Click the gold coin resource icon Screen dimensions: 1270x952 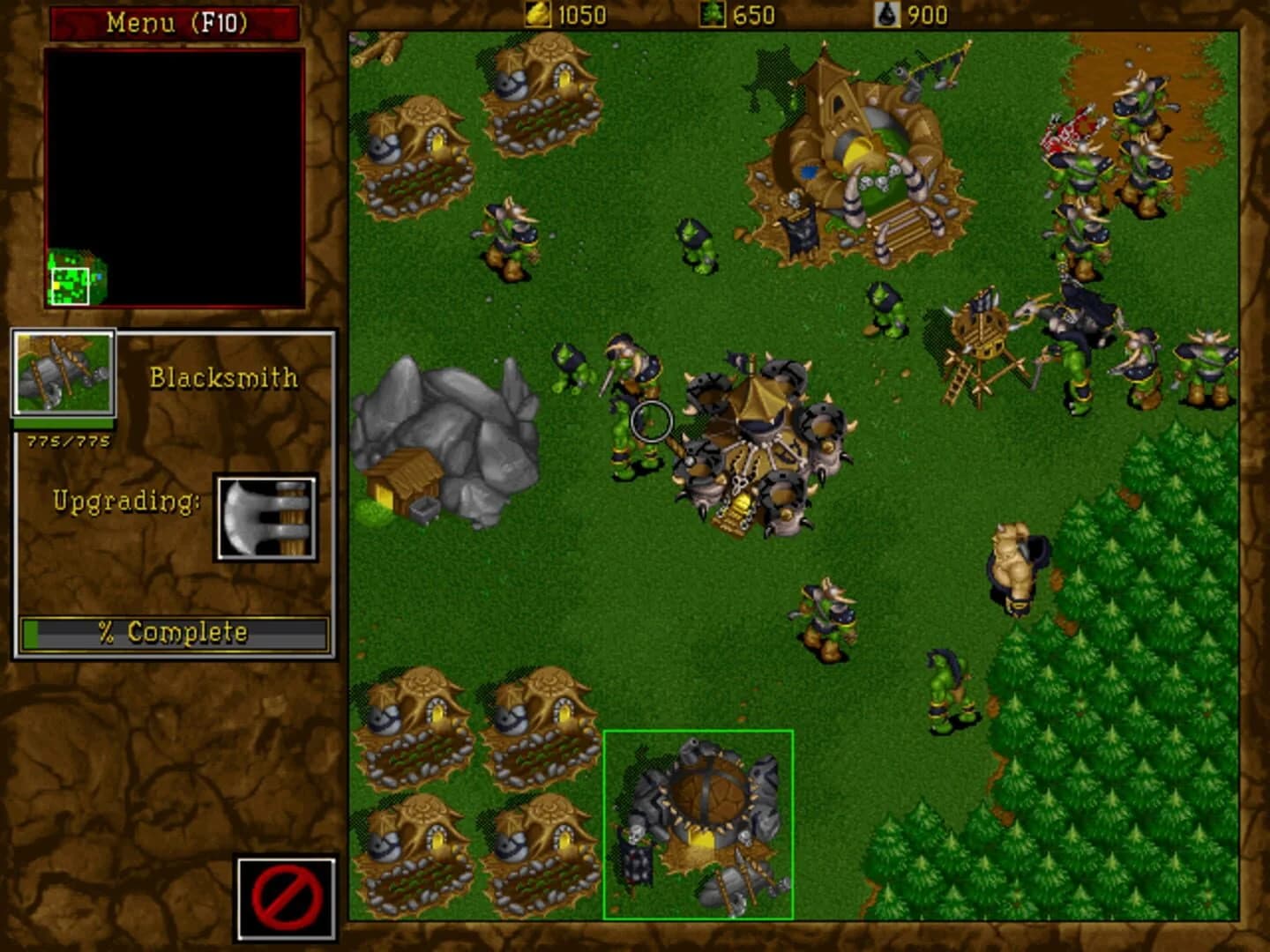(534, 13)
